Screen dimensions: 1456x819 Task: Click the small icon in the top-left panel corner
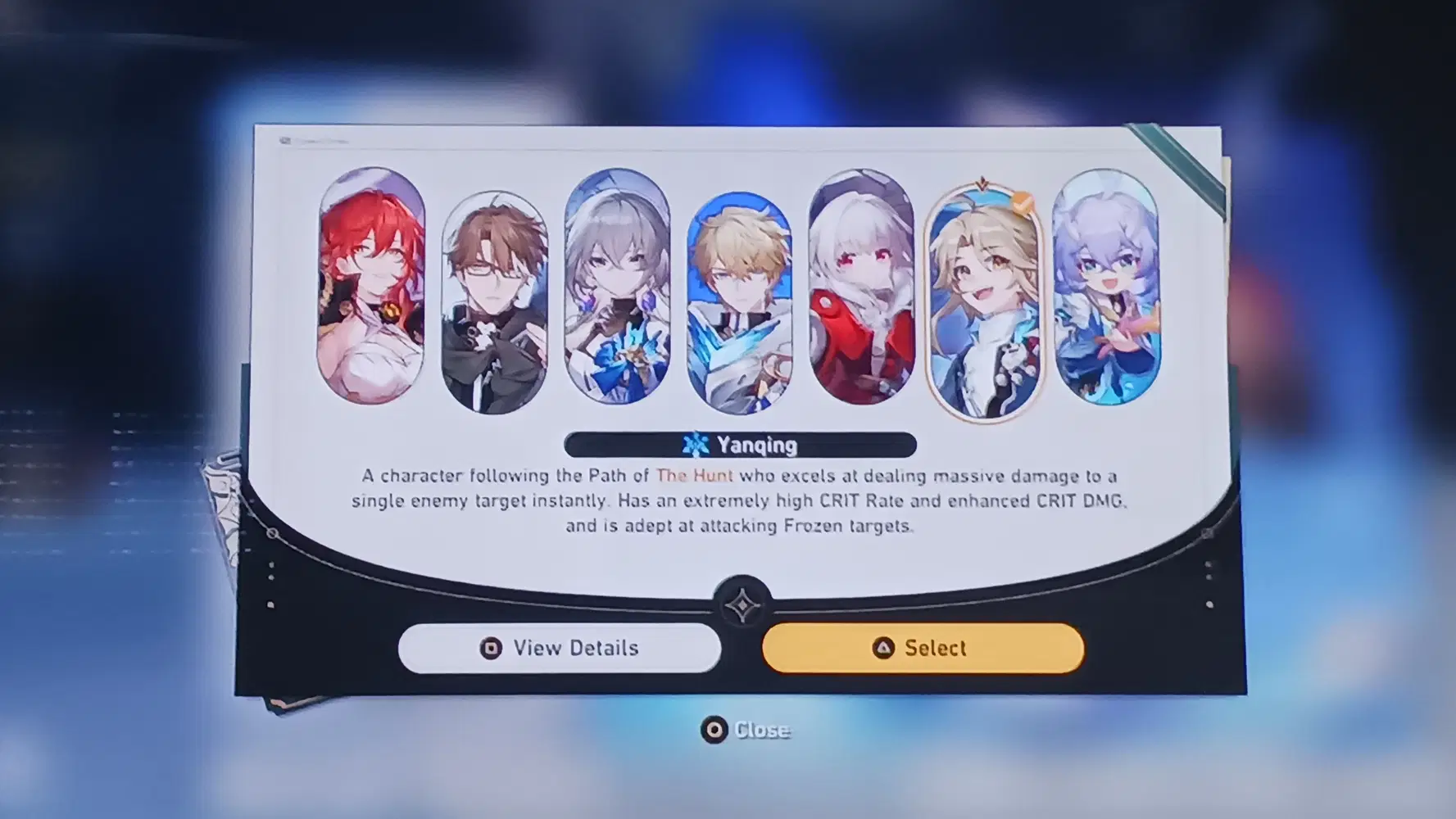[x=287, y=141]
